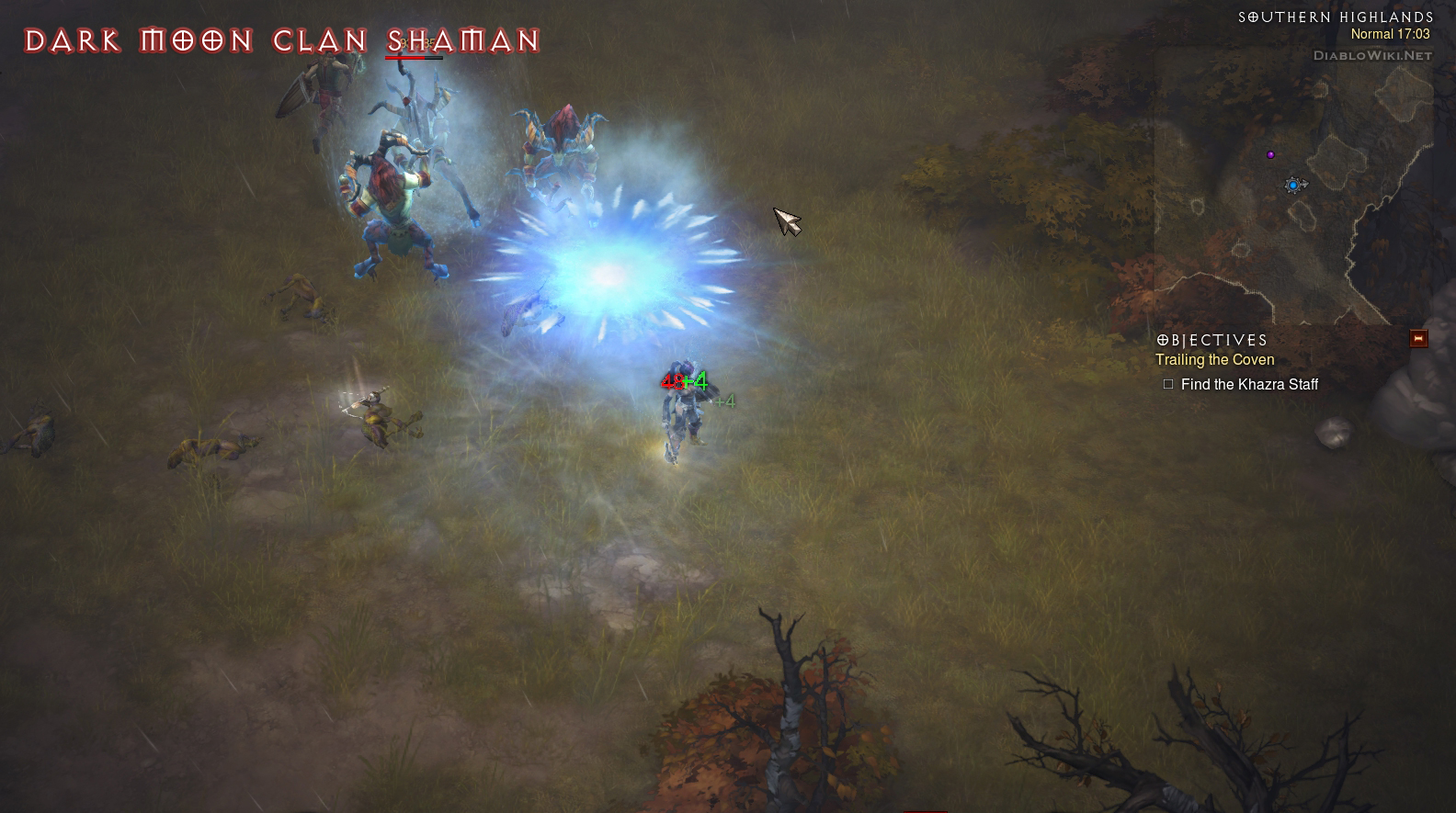Collapse the Objectives tracker with the red button

click(x=1418, y=339)
